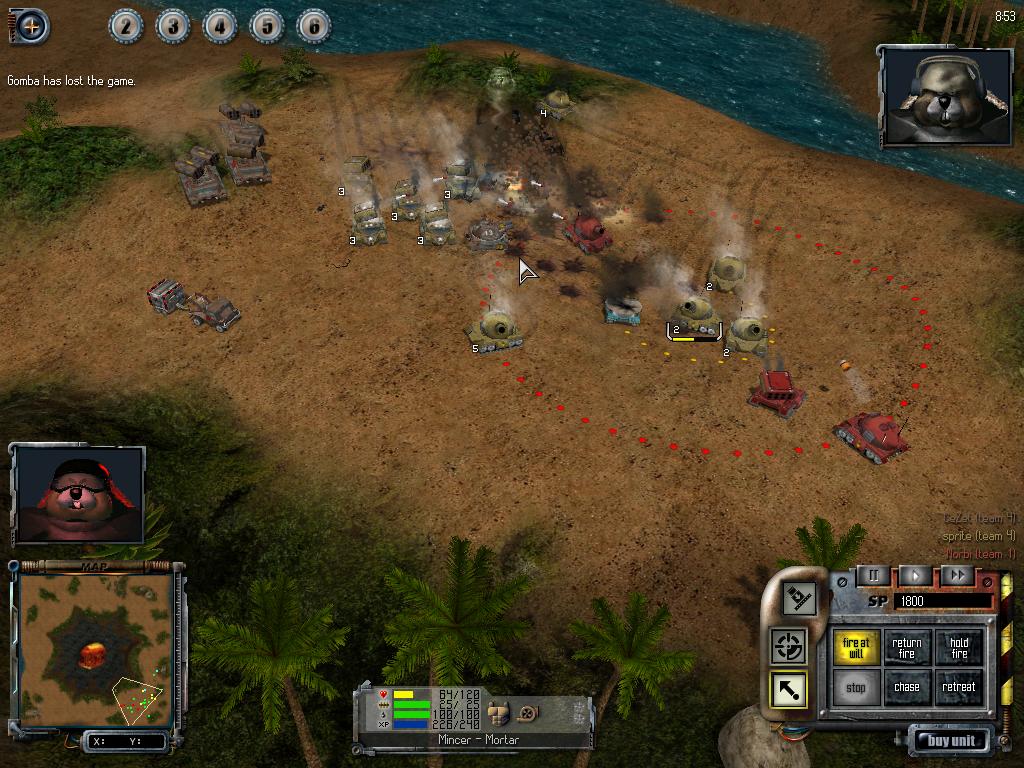Pause the game speed

[x=873, y=575]
